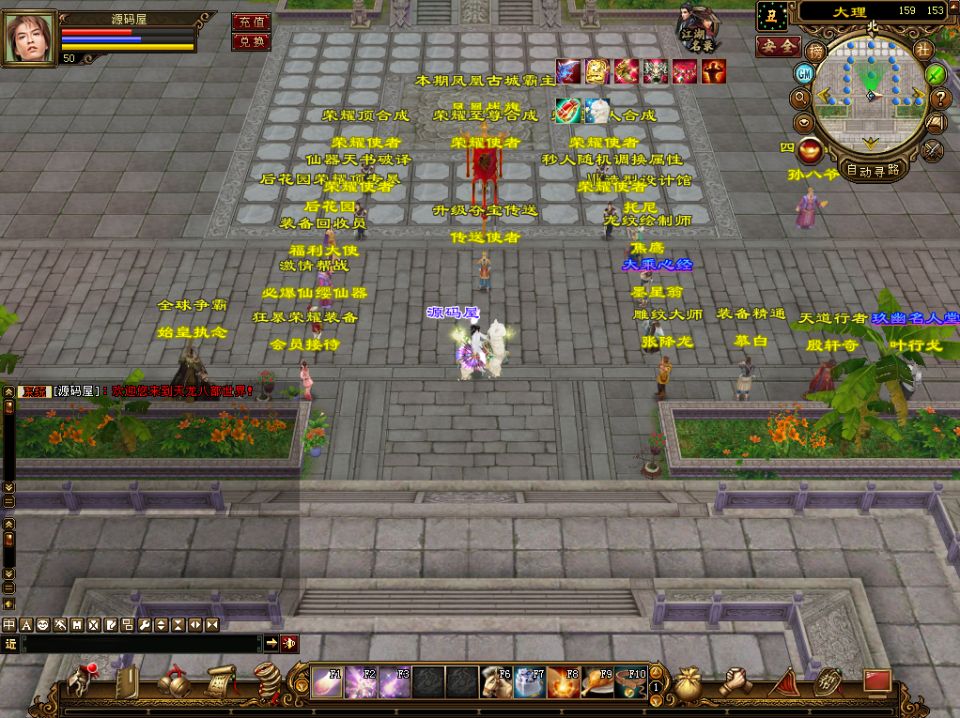Click the magnifying glass button beside minimap
The image size is (960, 718).
click(x=800, y=98)
